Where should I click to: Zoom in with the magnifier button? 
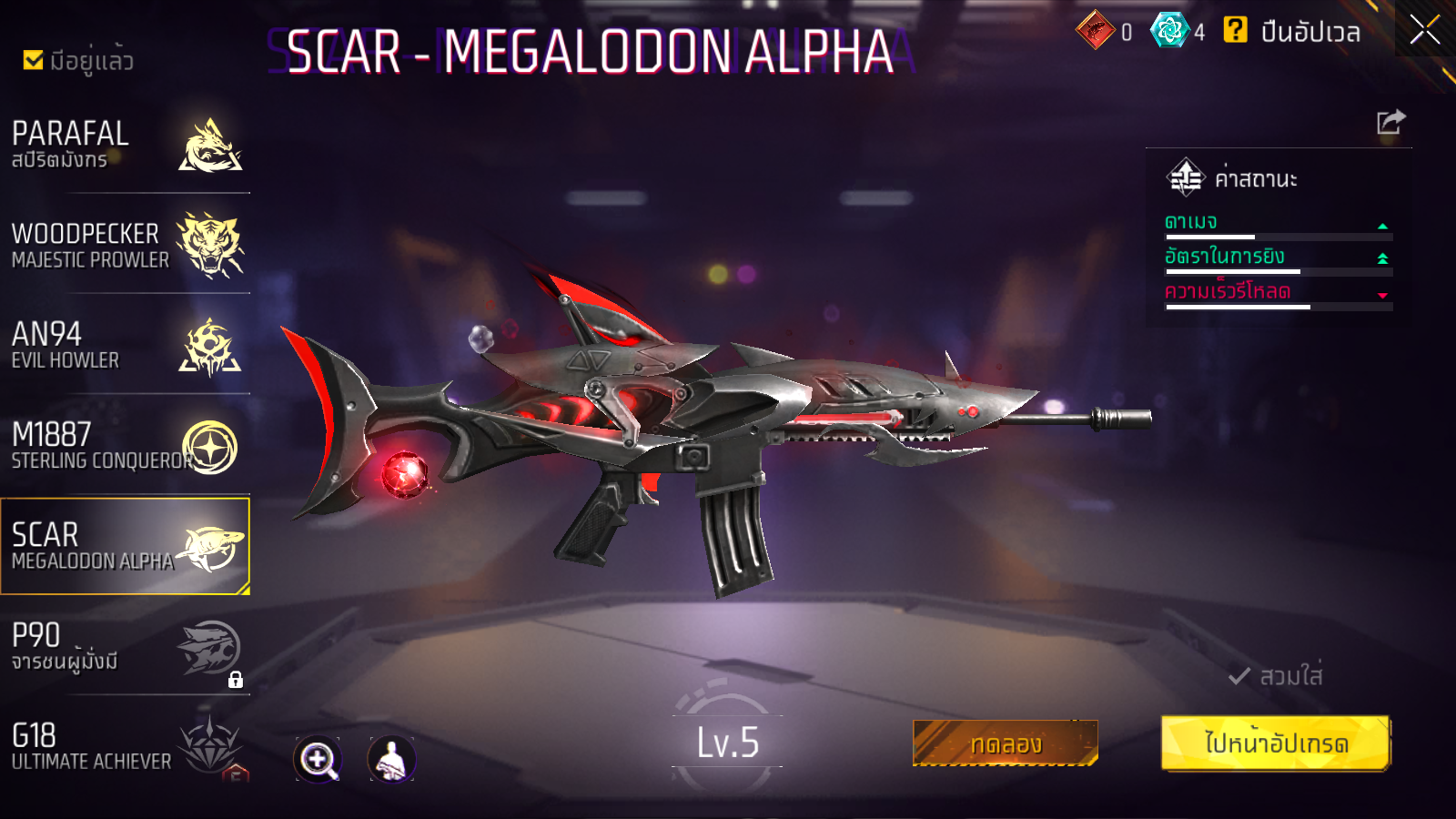click(x=318, y=759)
